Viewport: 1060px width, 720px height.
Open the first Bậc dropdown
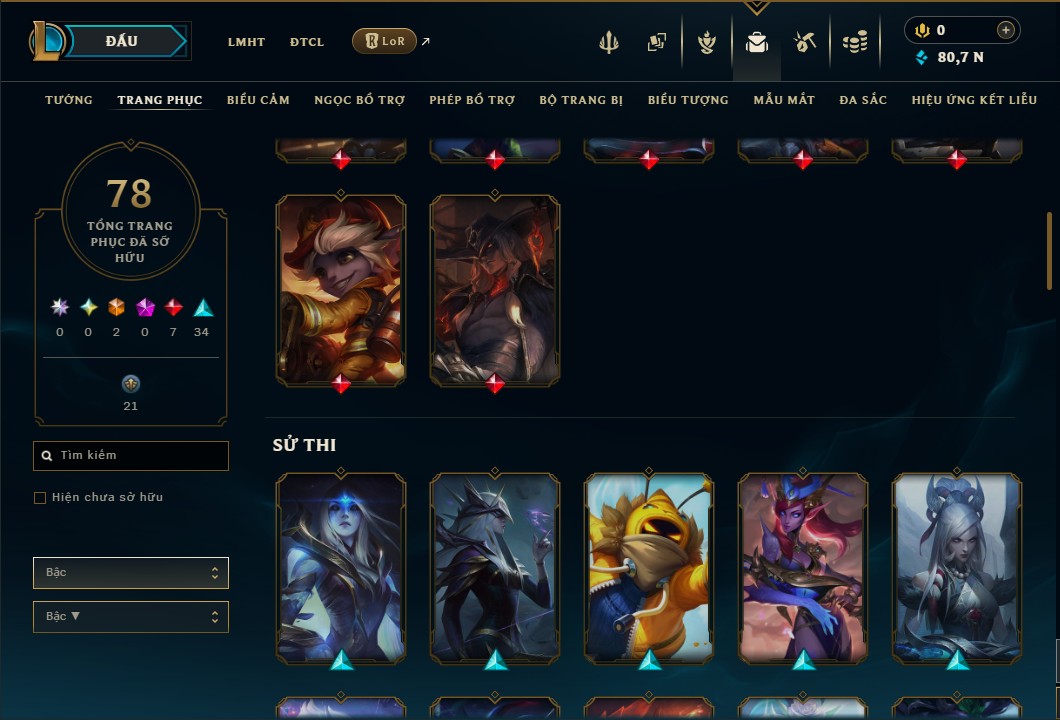[x=131, y=573]
